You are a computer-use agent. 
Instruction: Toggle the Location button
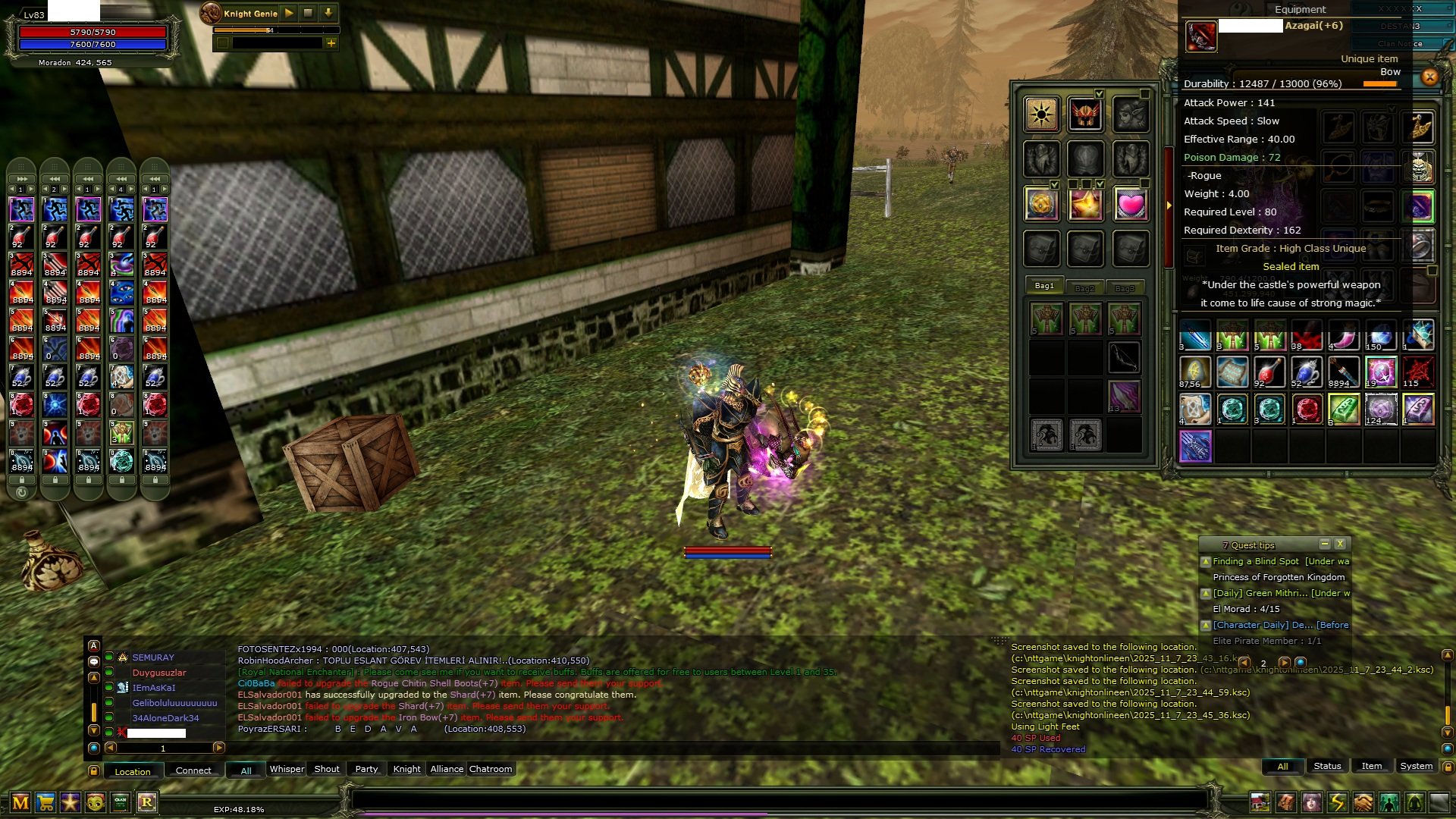pos(133,771)
